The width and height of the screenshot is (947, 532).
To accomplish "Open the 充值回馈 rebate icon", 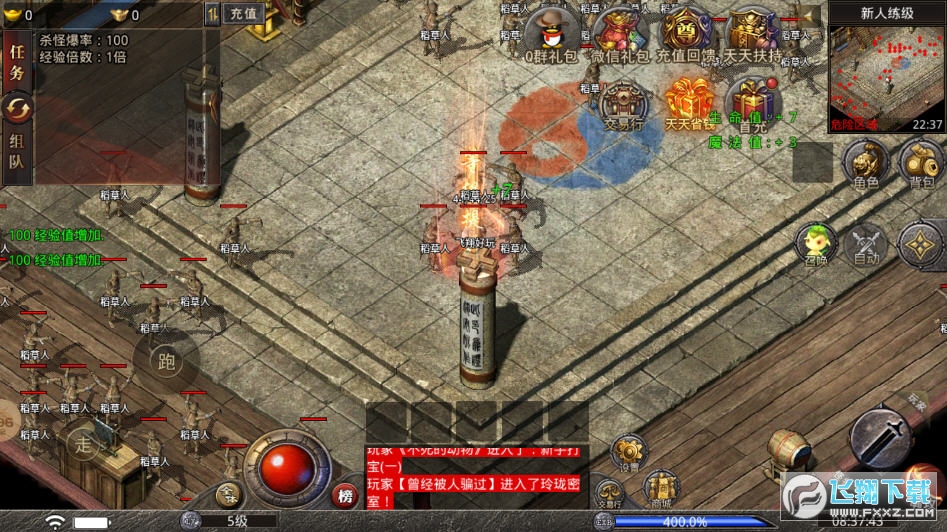I will (x=684, y=33).
